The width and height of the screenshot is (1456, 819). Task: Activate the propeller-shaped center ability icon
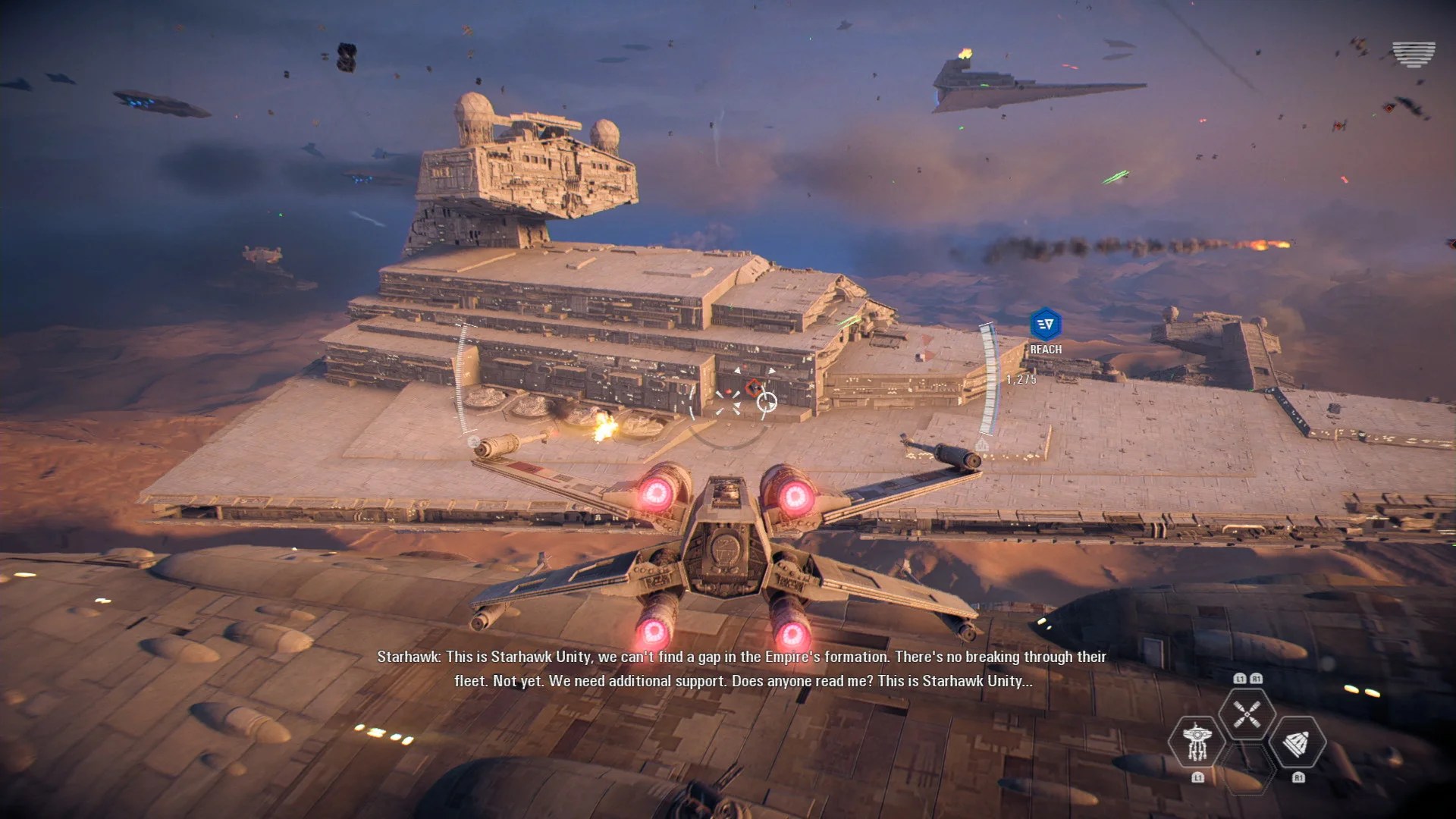coord(1247,714)
